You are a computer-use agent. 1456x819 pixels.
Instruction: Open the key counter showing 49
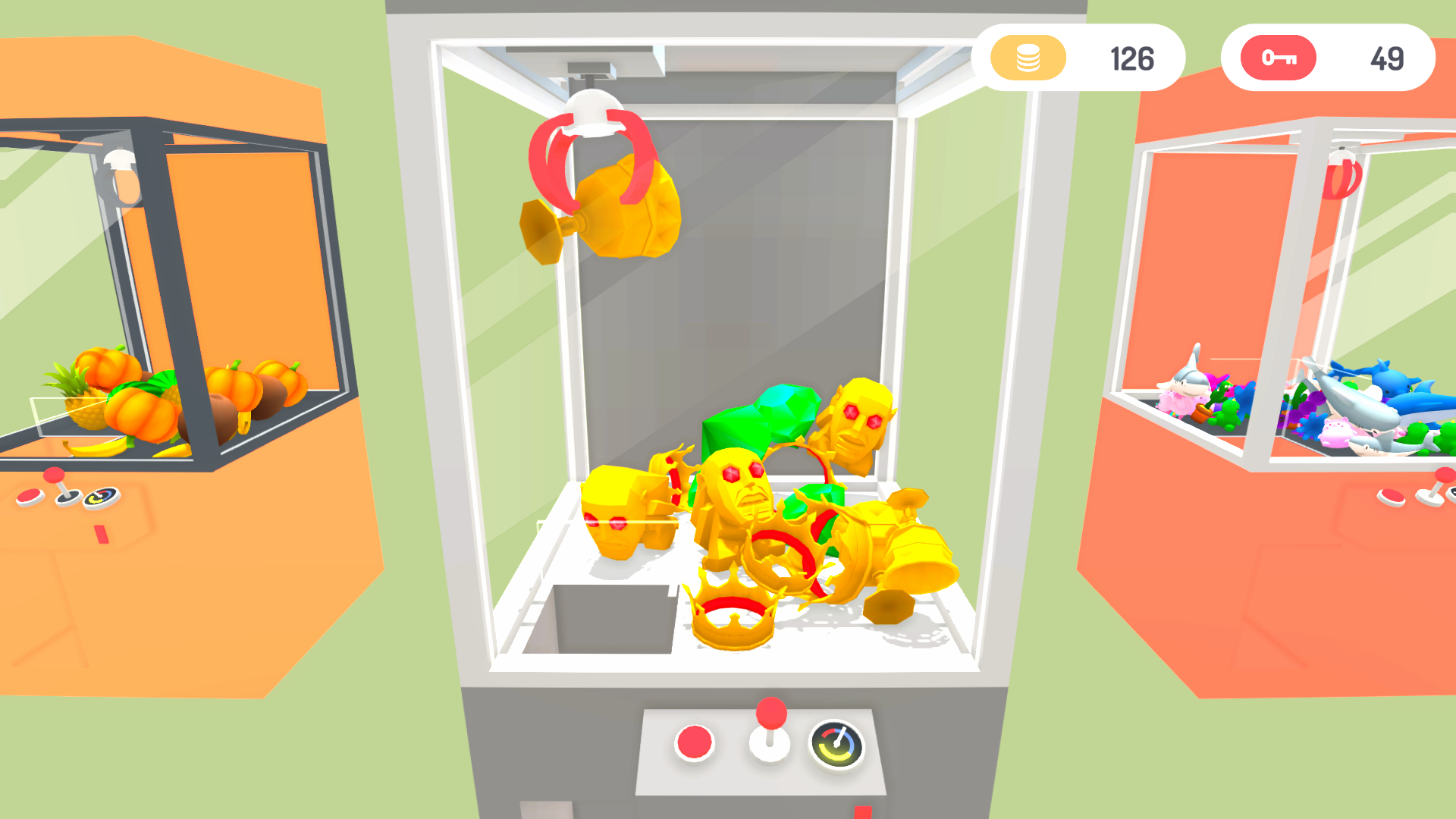(1390, 57)
